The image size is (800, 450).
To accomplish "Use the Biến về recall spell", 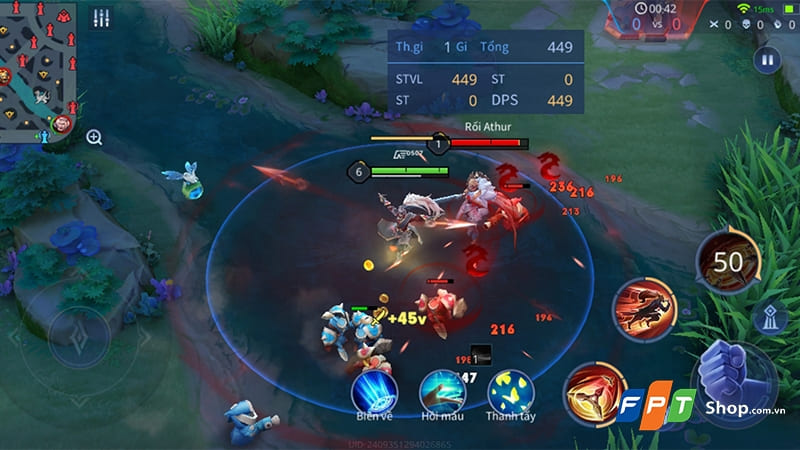I will click(x=374, y=392).
